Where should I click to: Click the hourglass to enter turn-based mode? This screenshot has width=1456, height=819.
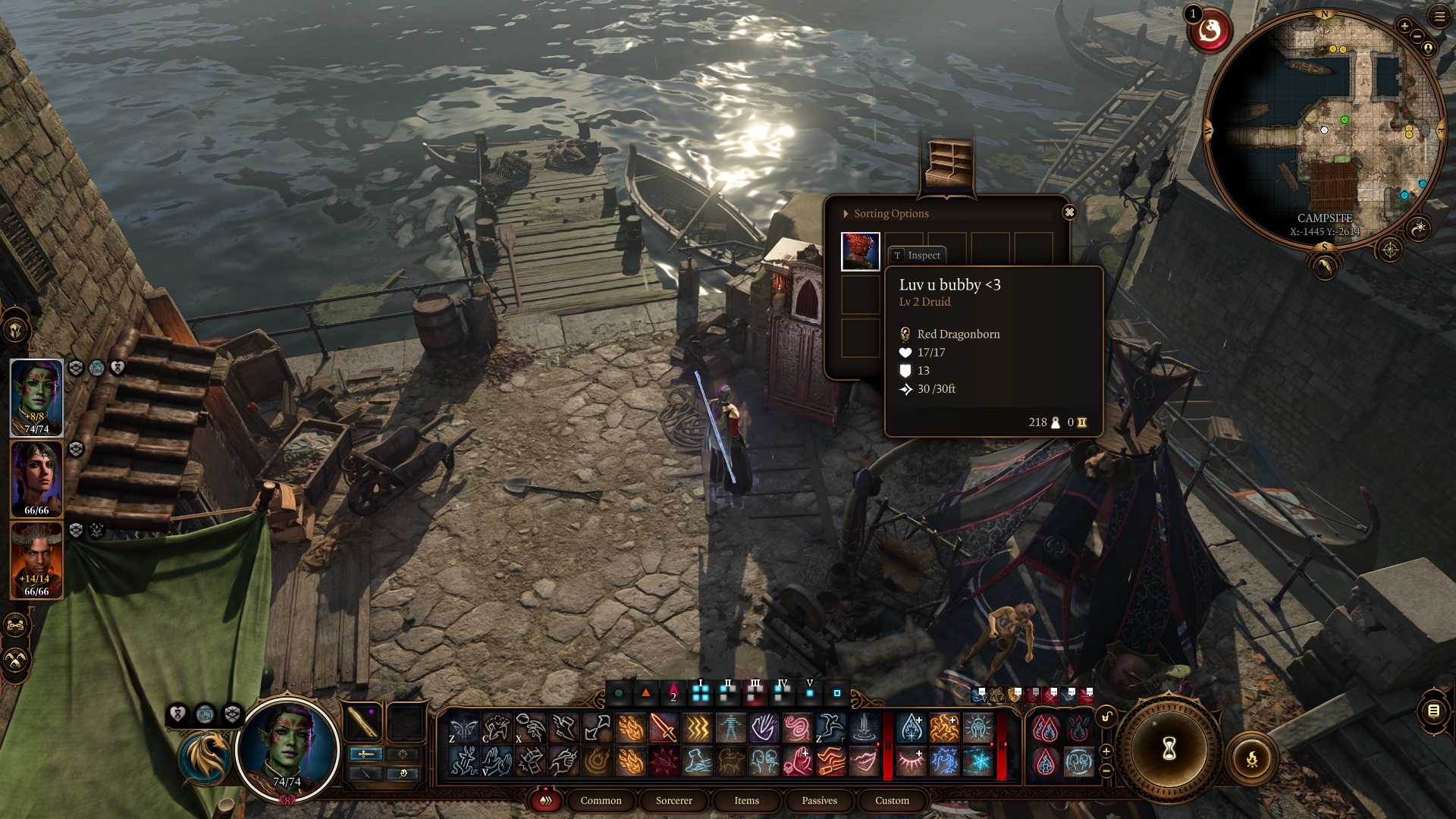point(1169,749)
